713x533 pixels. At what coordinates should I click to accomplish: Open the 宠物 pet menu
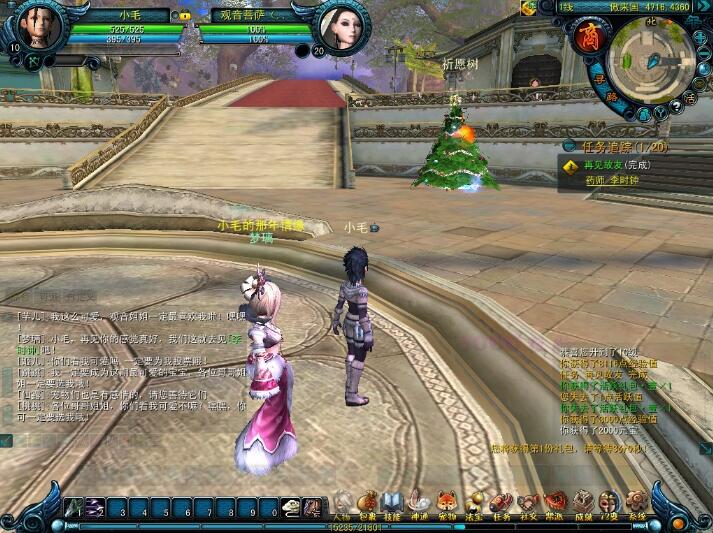pyautogui.click(x=447, y=503)
